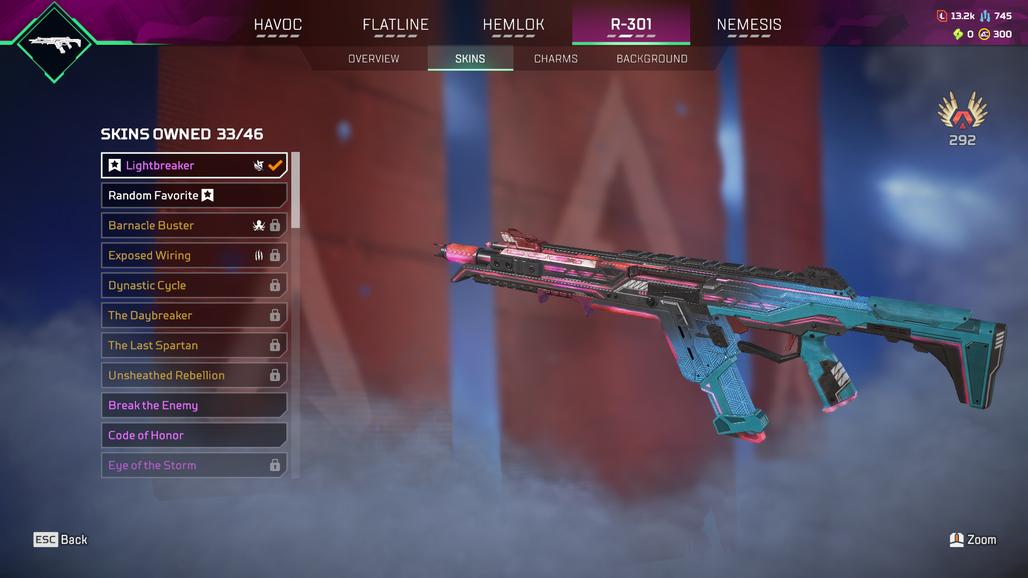
Task: Switch to the Havoc weapon tab
Action: [x=277, y=24]
